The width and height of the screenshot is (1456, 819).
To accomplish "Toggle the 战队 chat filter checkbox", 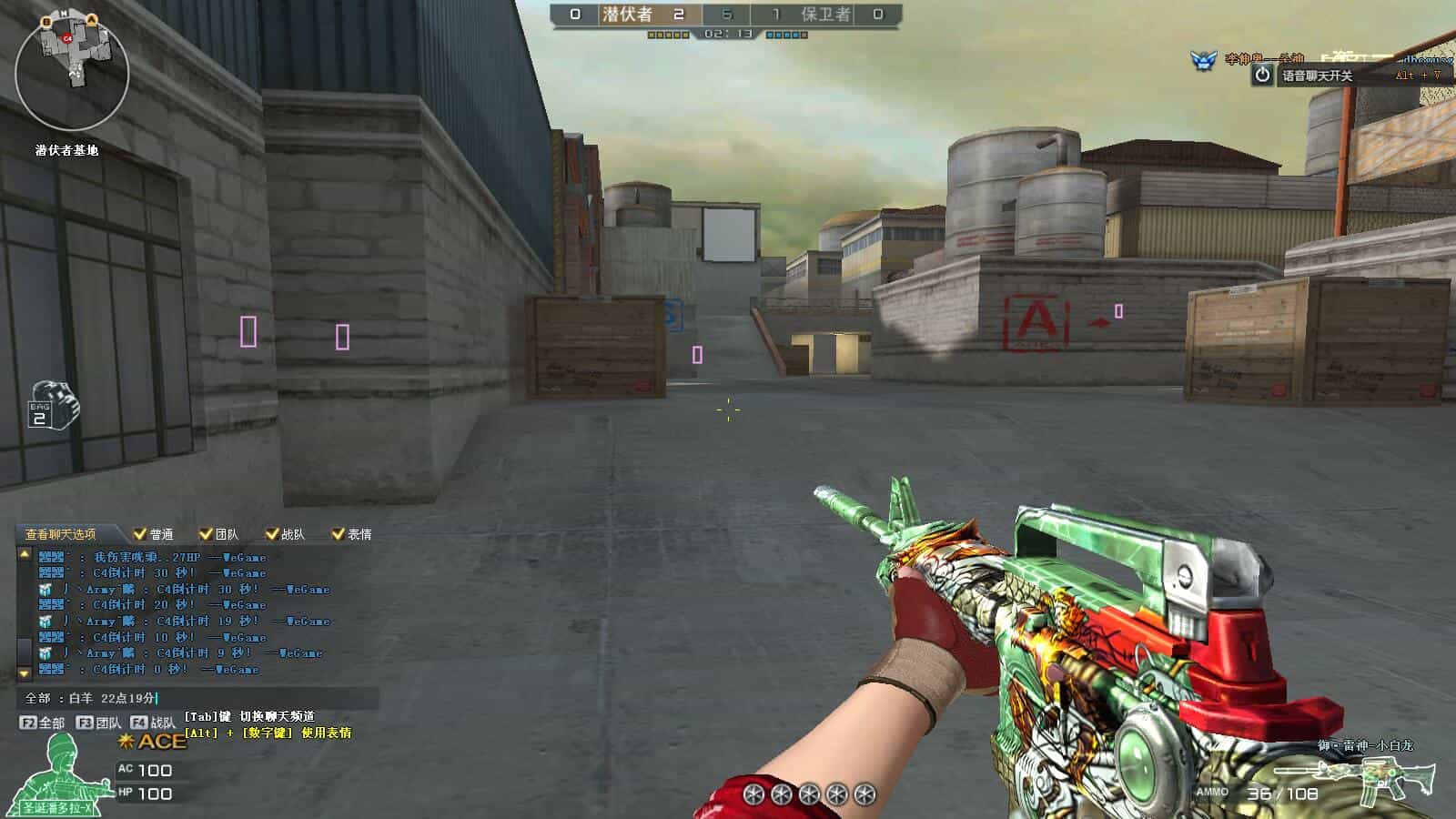I will 271,534.
